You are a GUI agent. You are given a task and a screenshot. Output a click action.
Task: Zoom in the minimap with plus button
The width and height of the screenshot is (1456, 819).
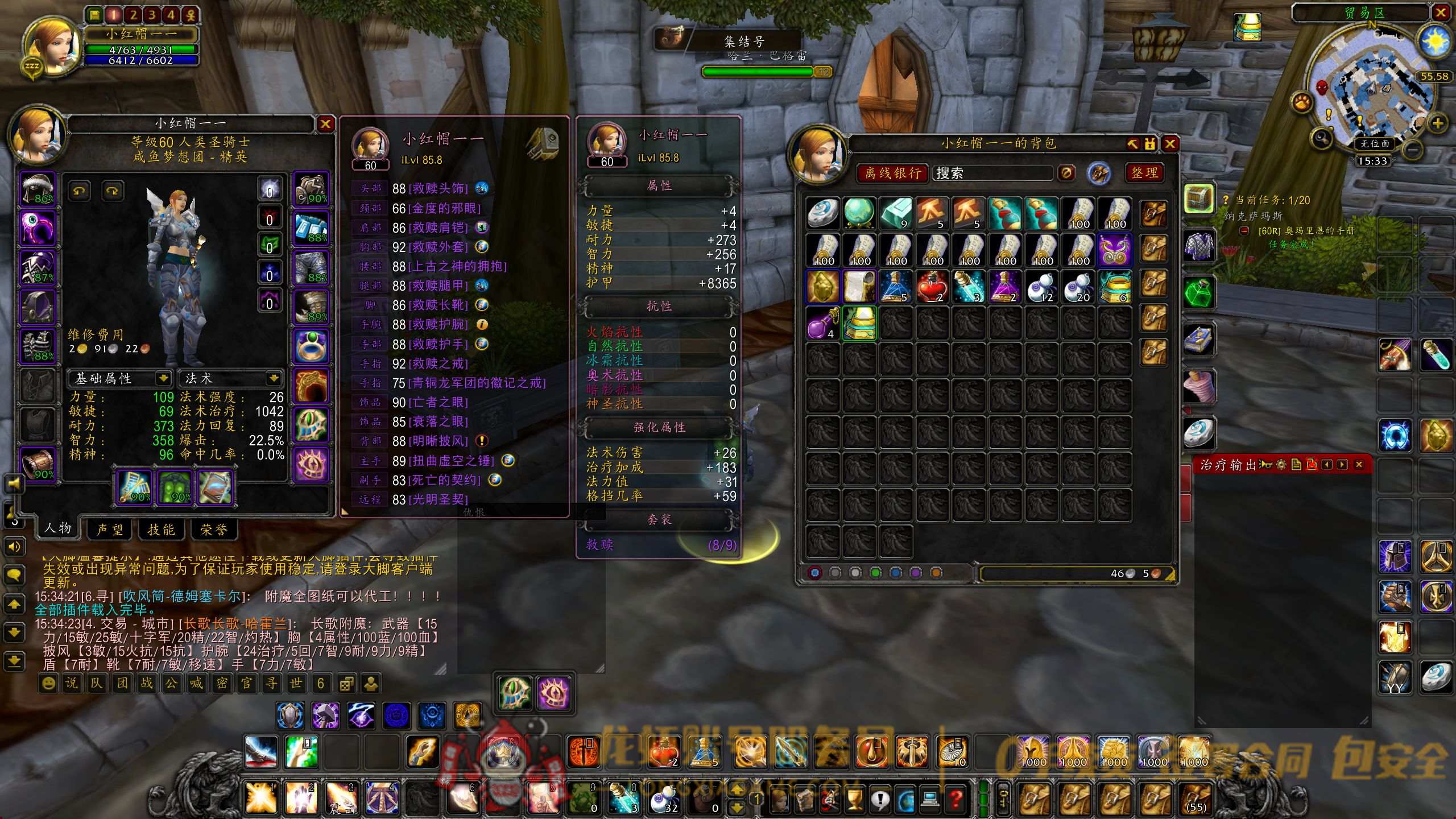click(1438, 123)
